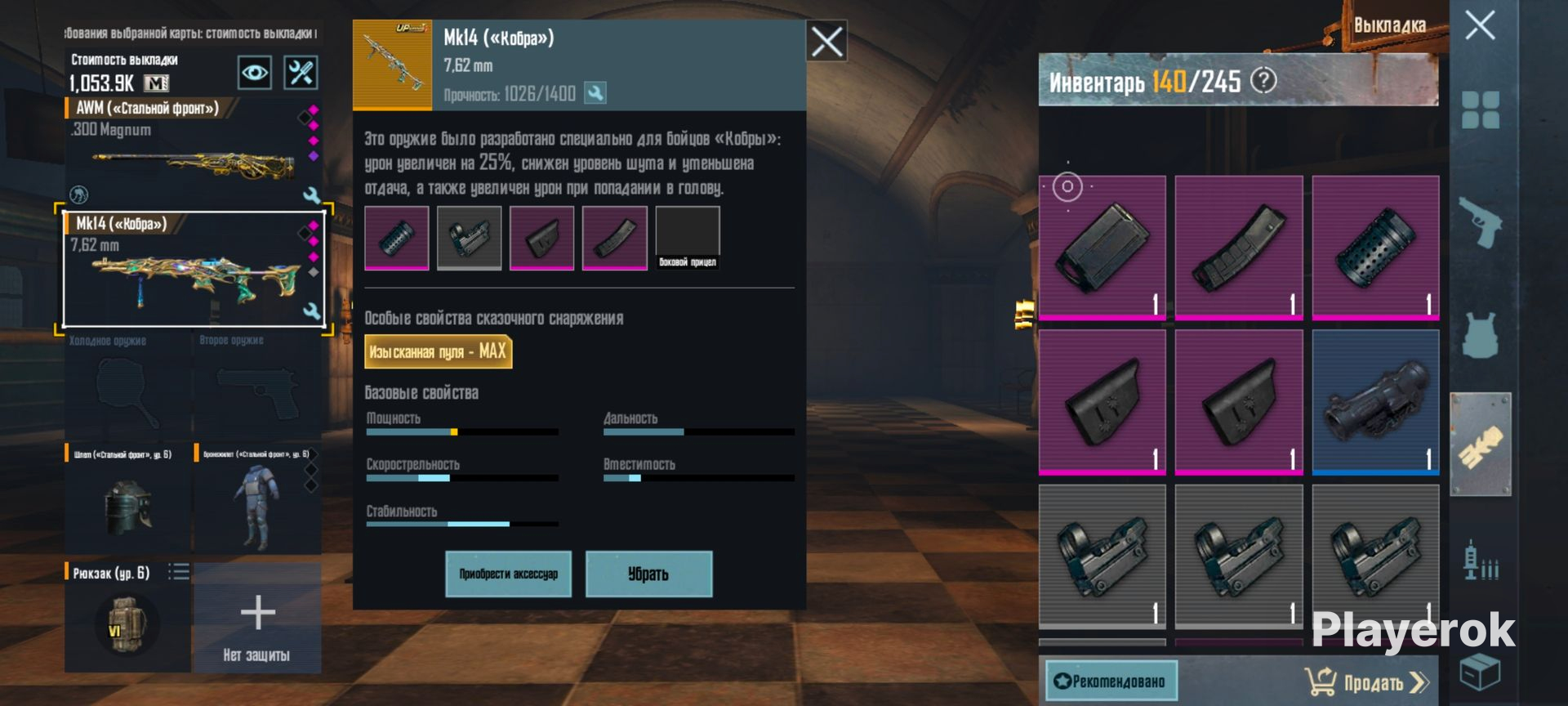This screenshot has height=706, width=1568.
Task: Close the loadout inventory screen
Action: pos(1480,26)
